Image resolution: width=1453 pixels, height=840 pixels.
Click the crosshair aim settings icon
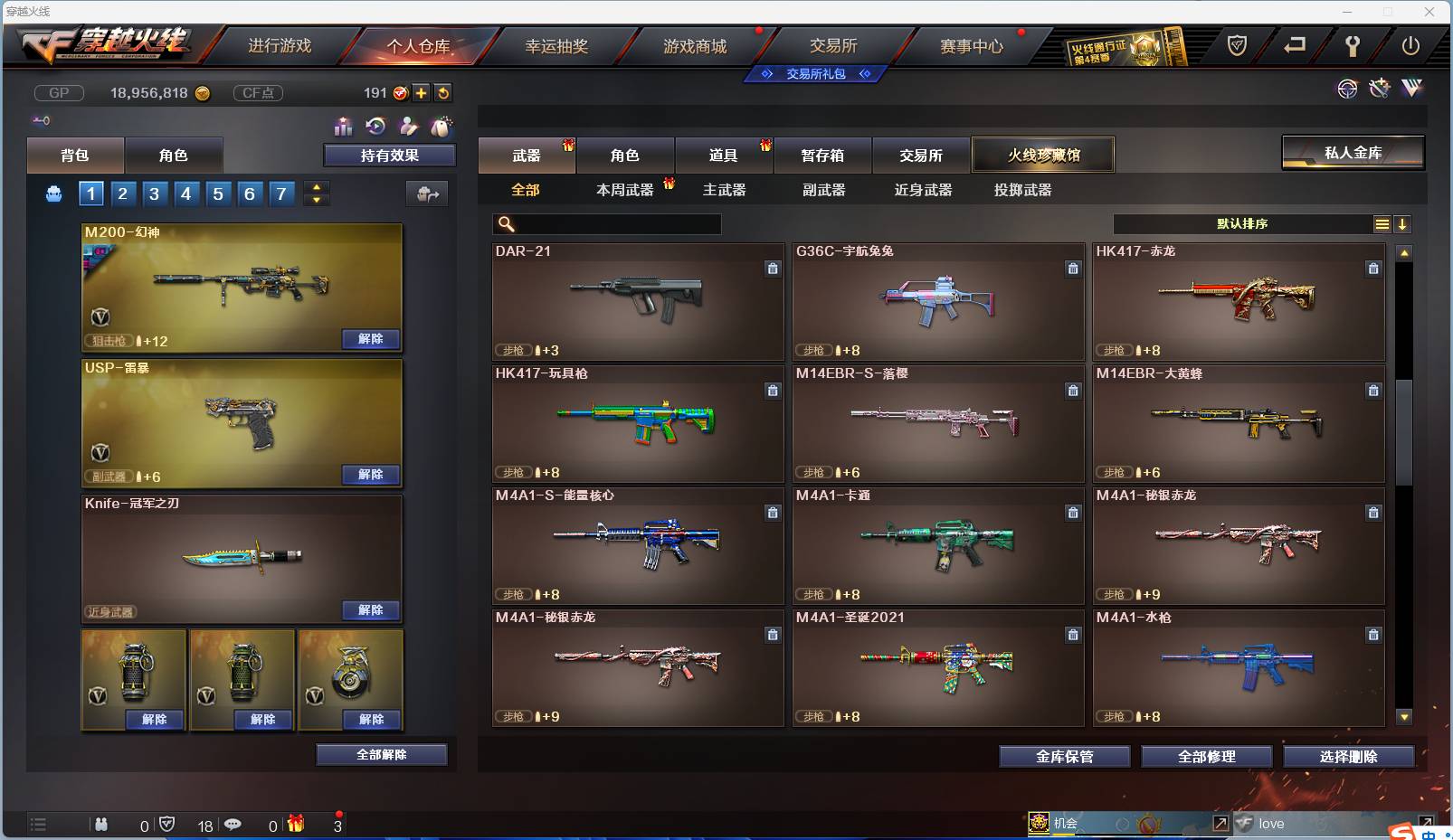pyautogui.click(x=1348, y=89)
